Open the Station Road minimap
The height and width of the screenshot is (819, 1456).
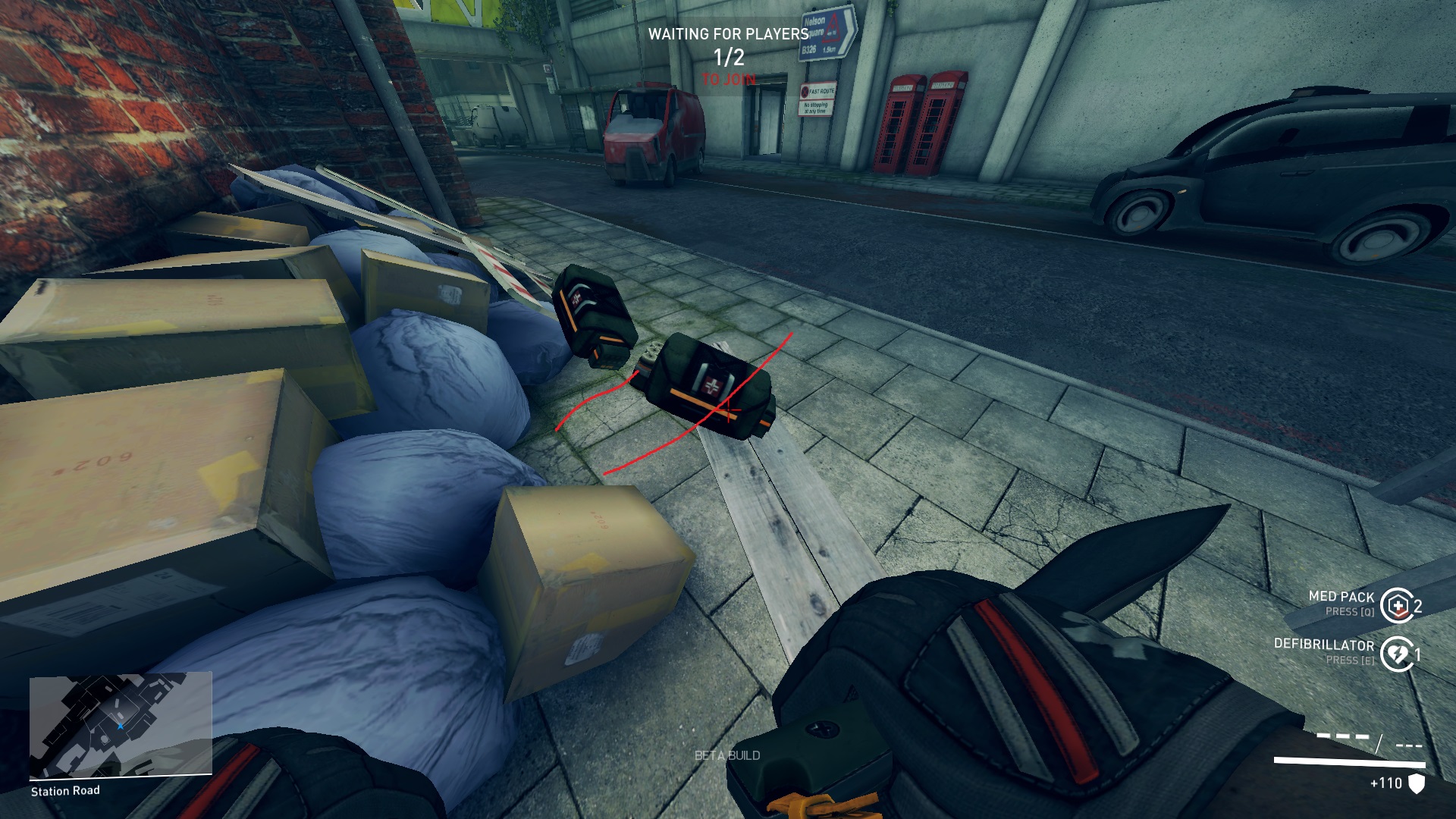[120, 724]
